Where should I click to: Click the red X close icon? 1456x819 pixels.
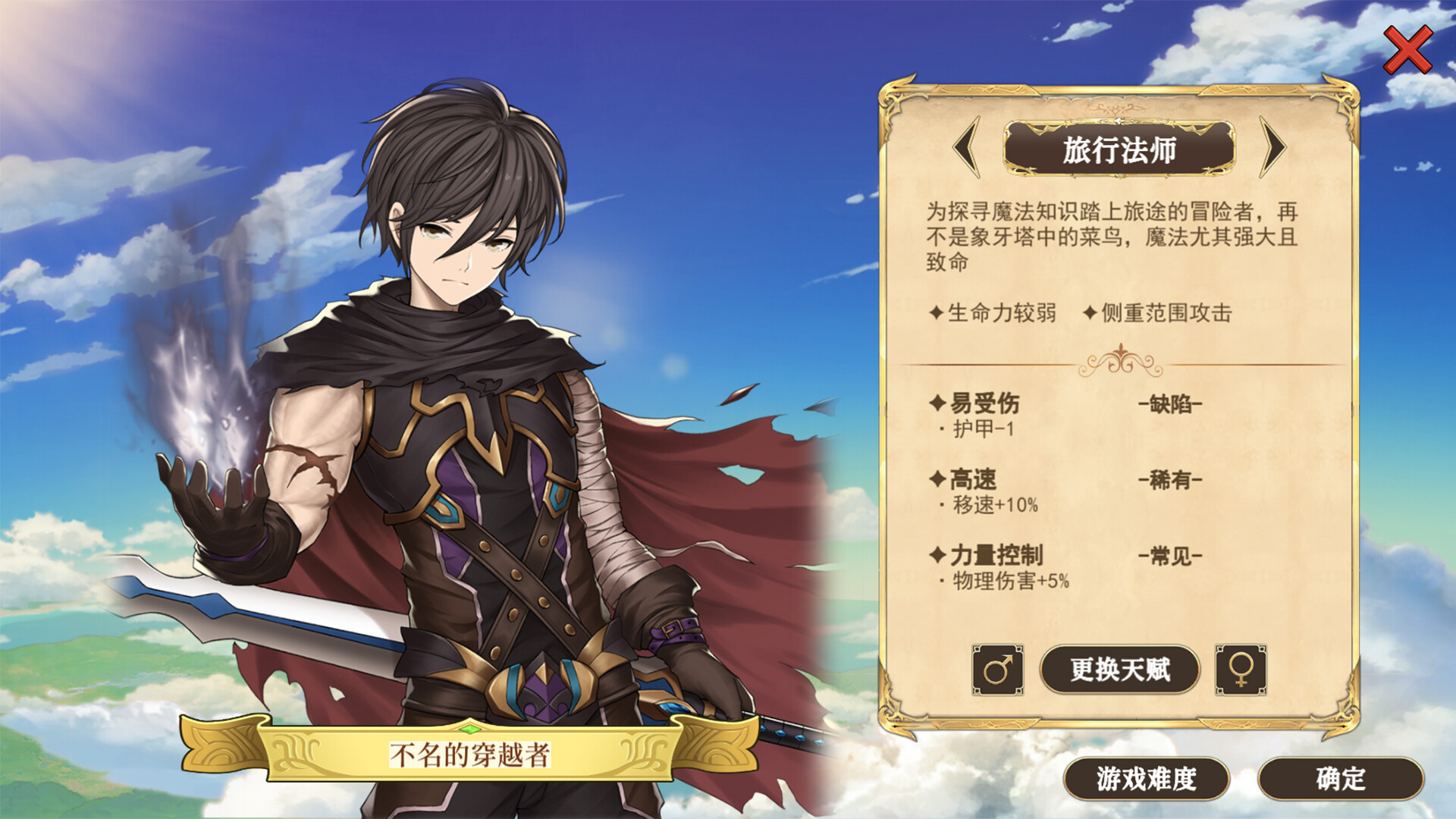(x=1407, y=49)
